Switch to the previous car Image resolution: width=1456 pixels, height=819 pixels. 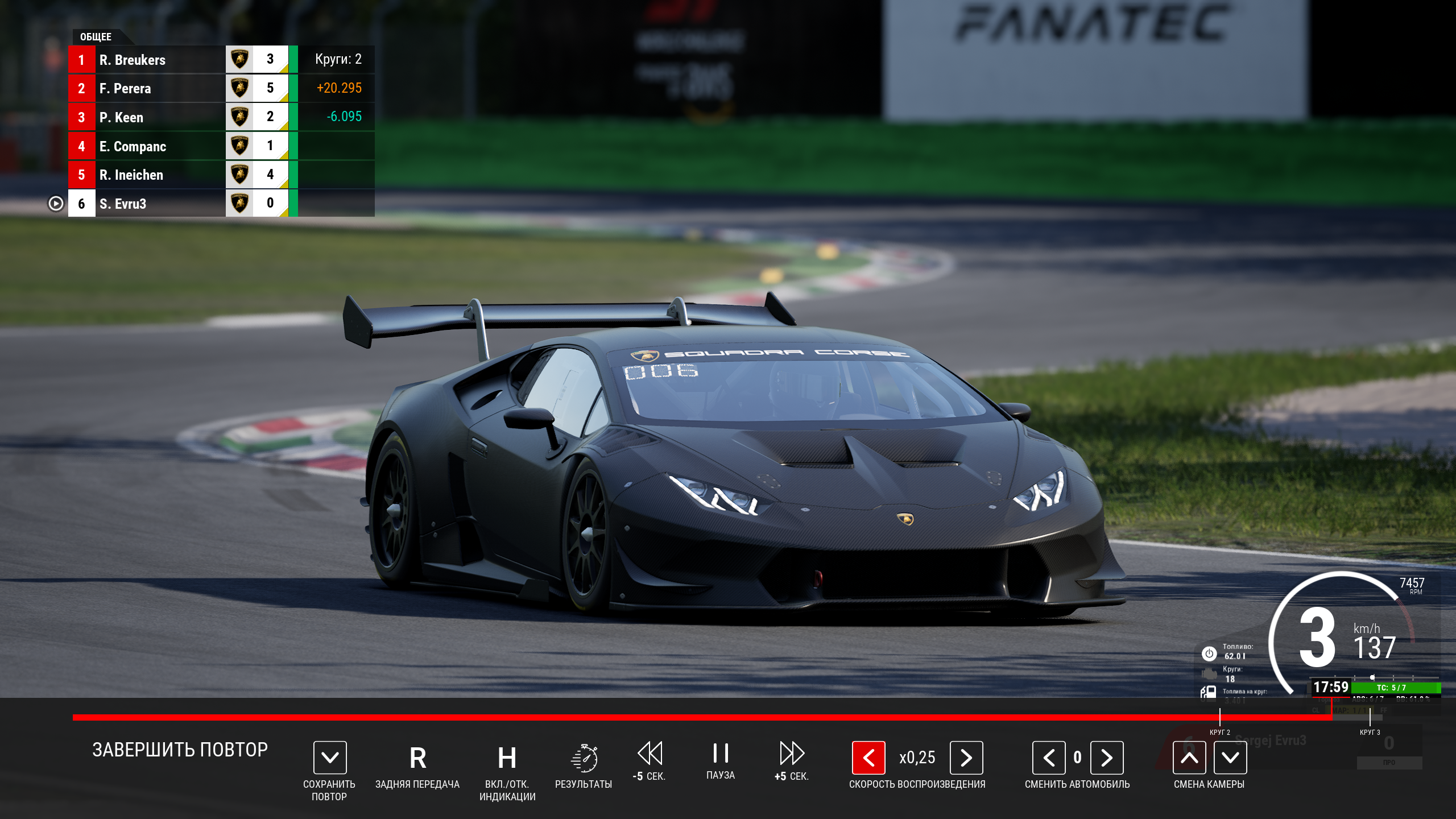(x=1049, y=758)
